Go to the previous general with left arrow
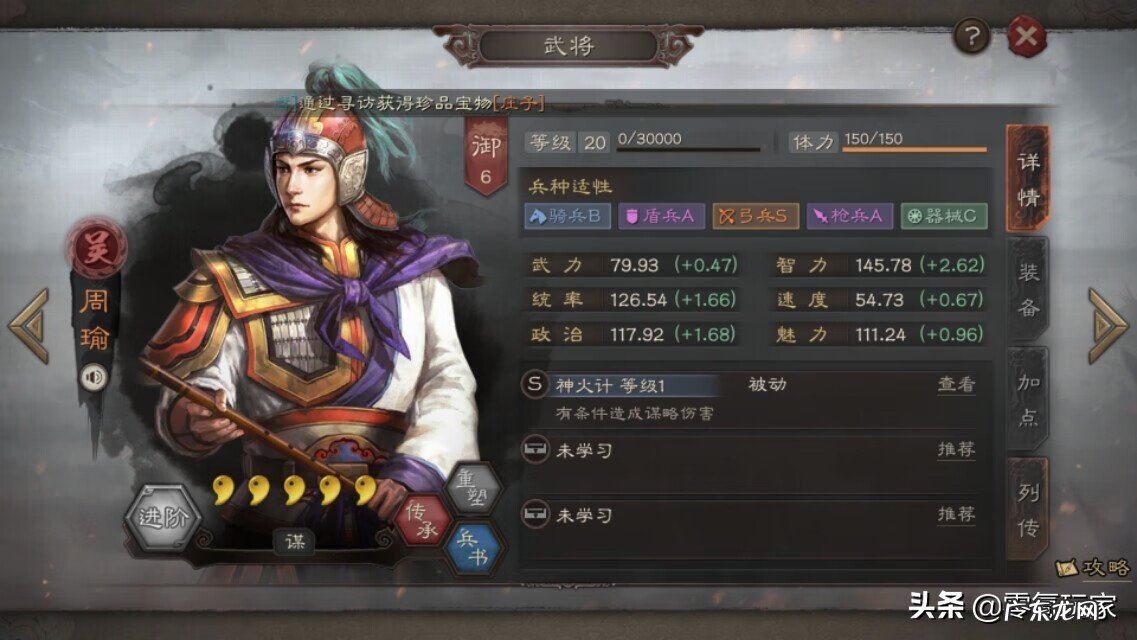 point(29,326)
